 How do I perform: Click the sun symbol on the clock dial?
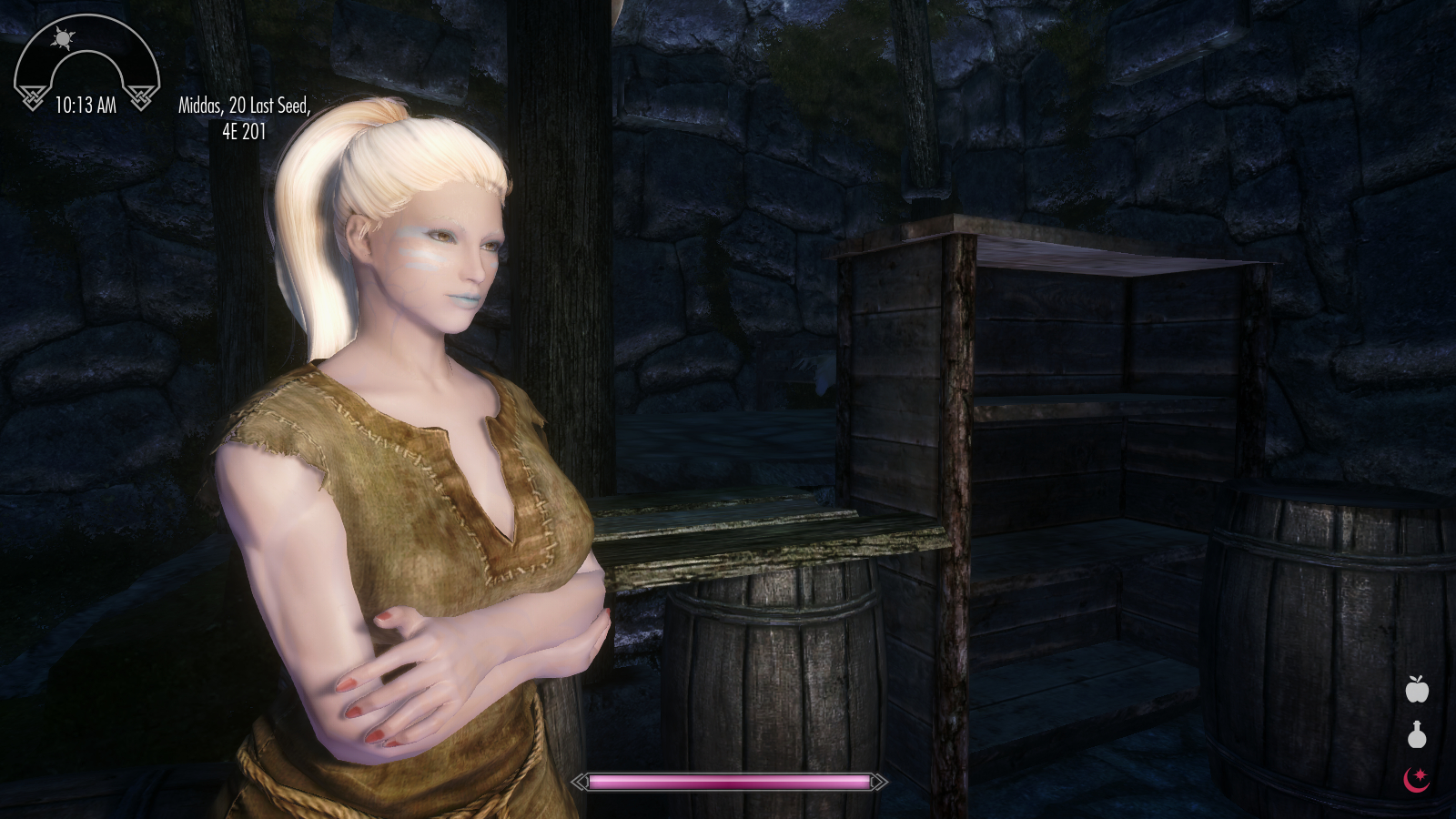(x=63, y=38)
